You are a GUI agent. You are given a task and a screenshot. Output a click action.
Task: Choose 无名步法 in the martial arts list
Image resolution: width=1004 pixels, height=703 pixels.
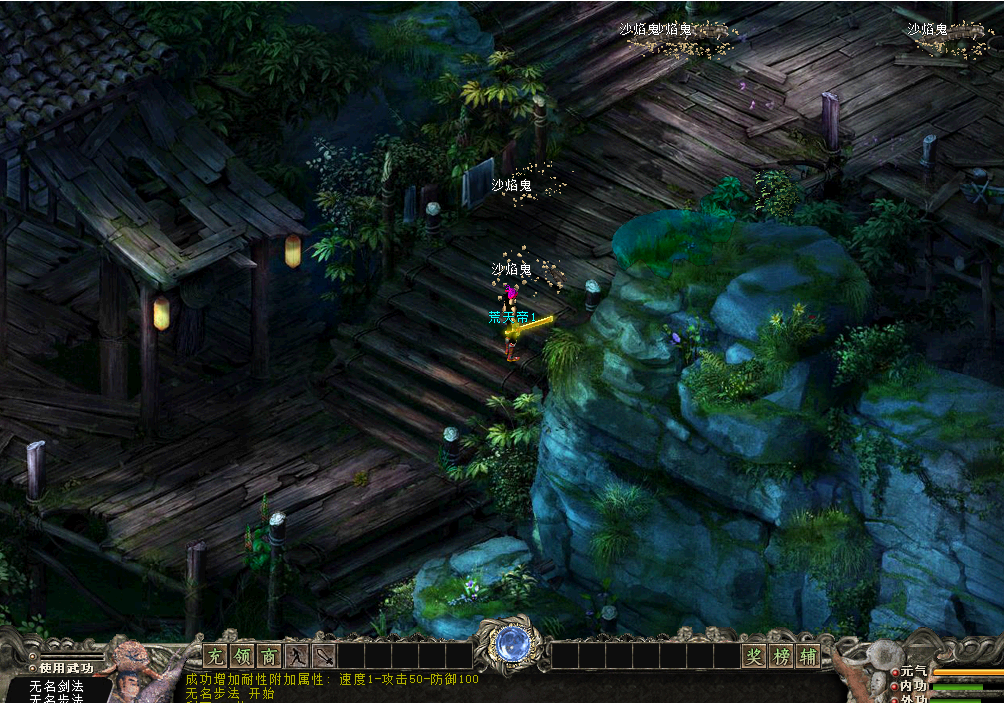click(56, 699)
